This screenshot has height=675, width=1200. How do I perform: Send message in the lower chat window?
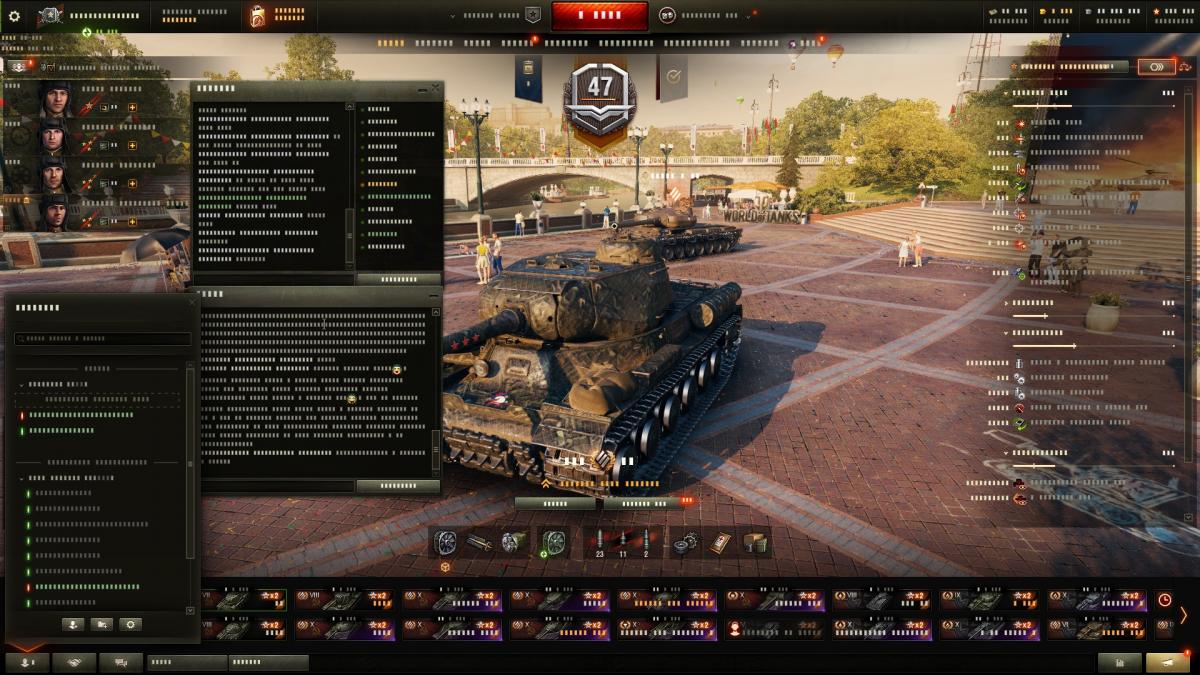[x=398, y=486]
